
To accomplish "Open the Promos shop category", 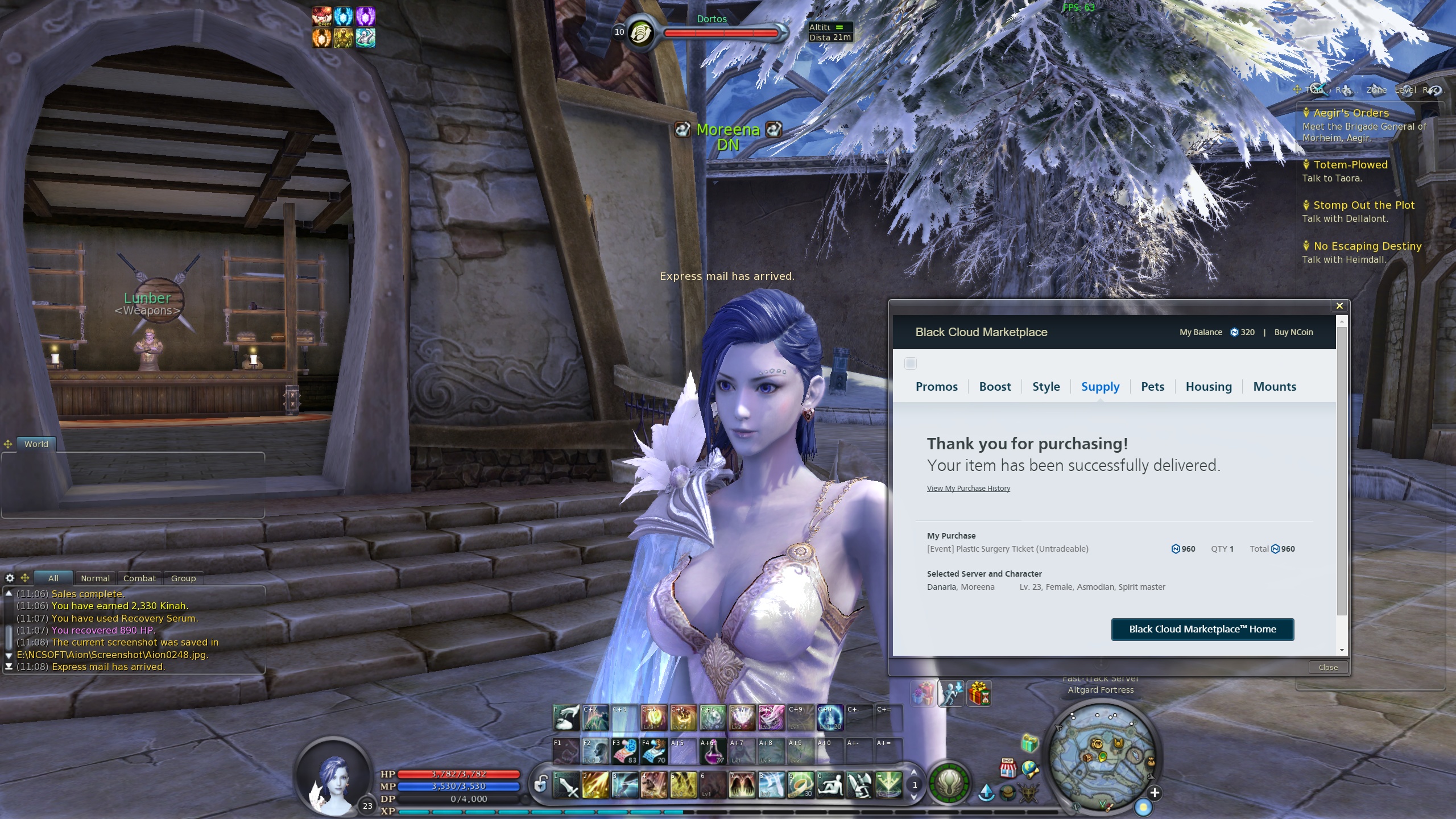I will [x=936, y=387].
